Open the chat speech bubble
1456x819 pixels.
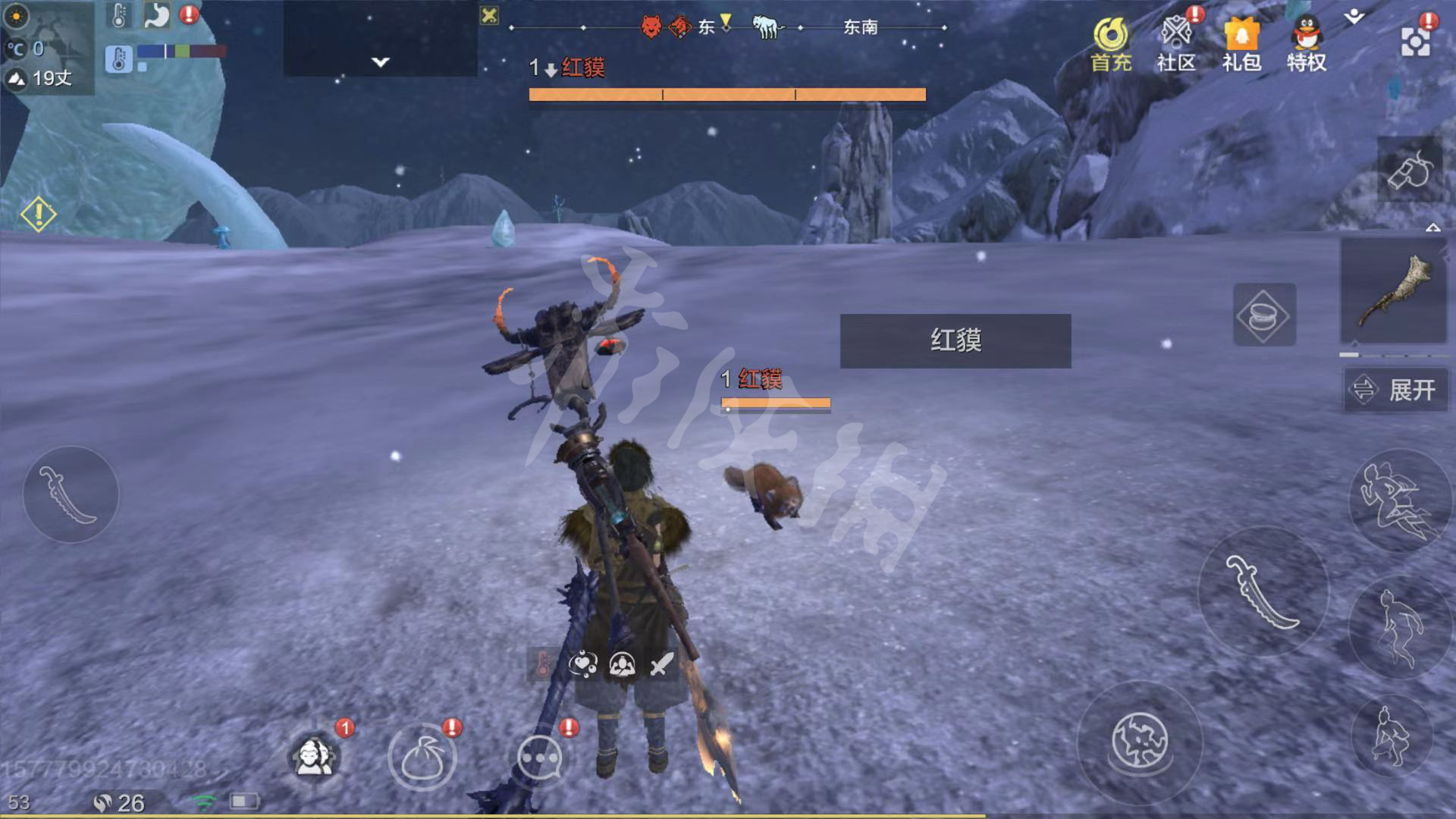539,757
